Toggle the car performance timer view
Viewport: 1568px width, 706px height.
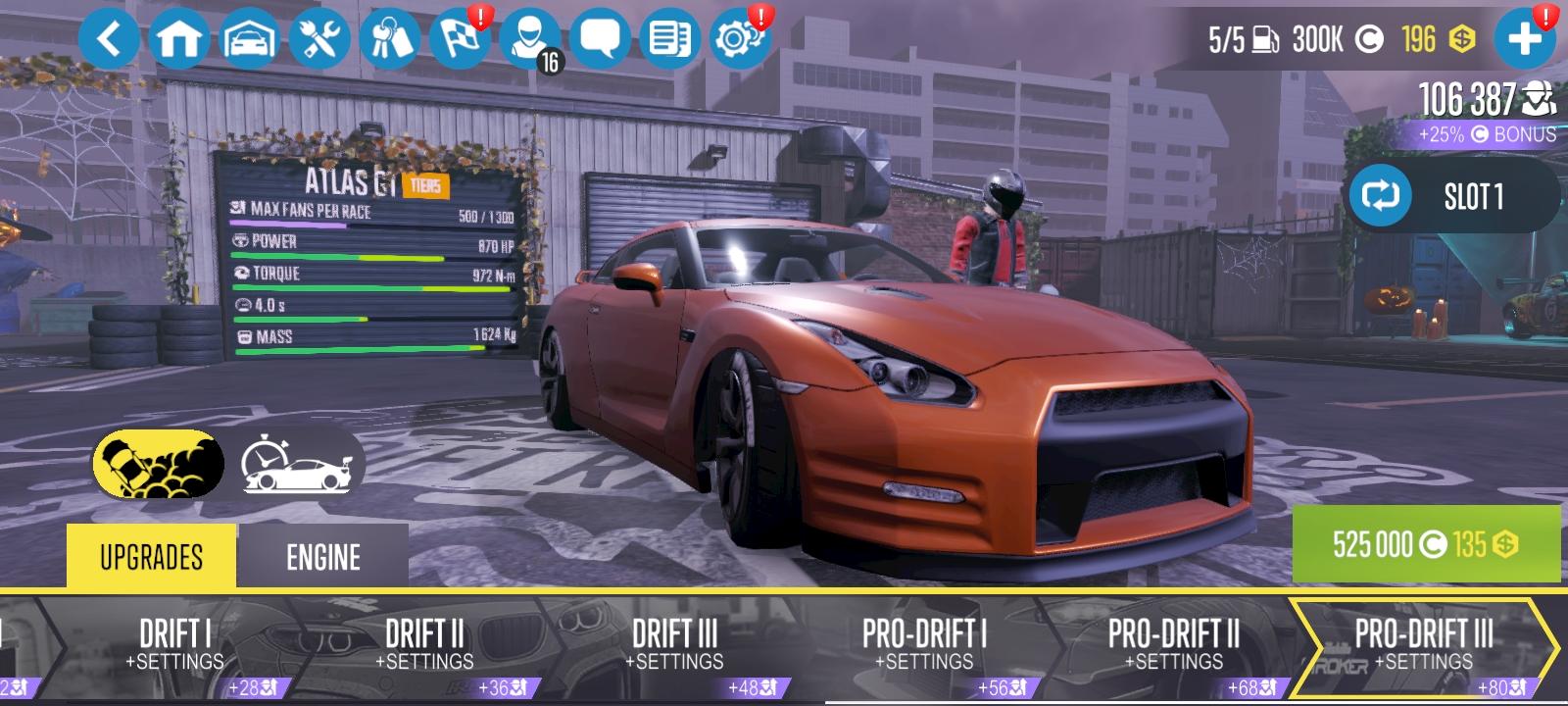click(x=294, y=459)
